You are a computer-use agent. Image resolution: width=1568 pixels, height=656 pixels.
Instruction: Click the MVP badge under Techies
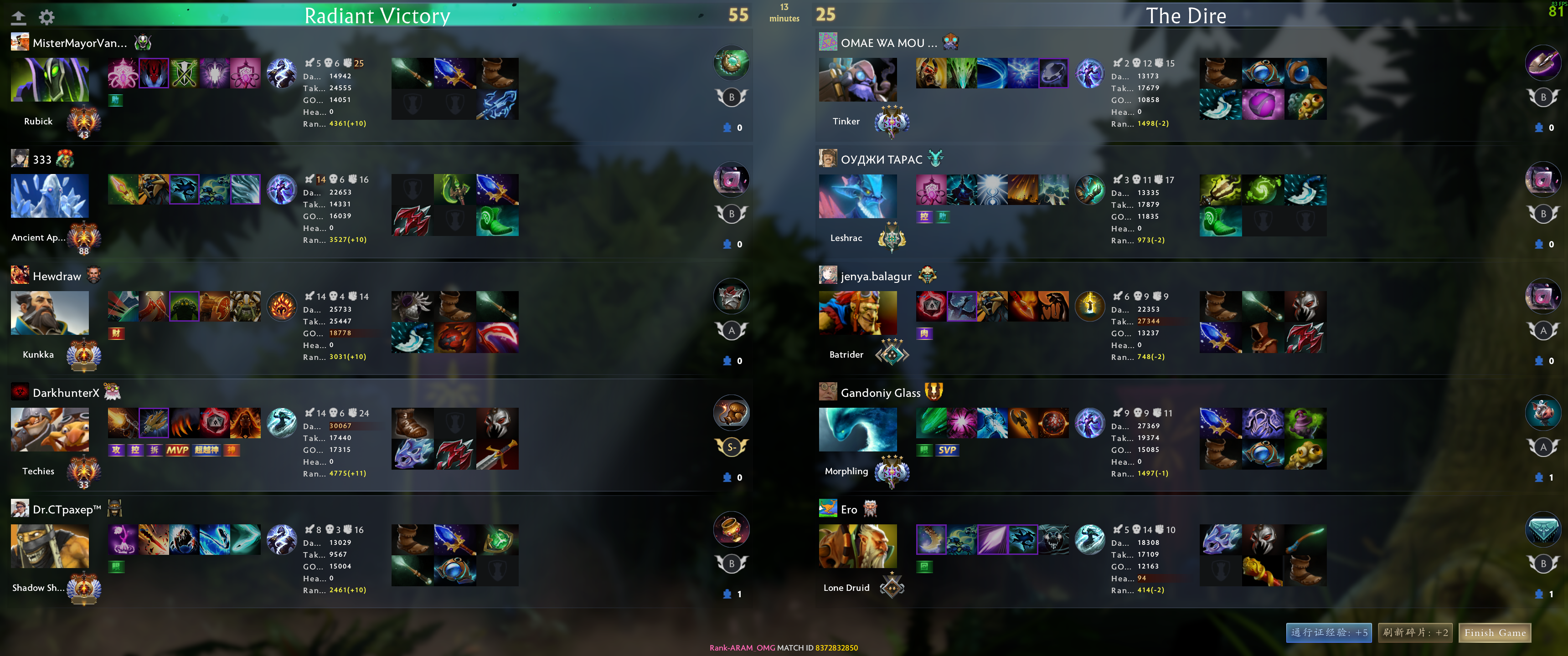click(177, 450)
